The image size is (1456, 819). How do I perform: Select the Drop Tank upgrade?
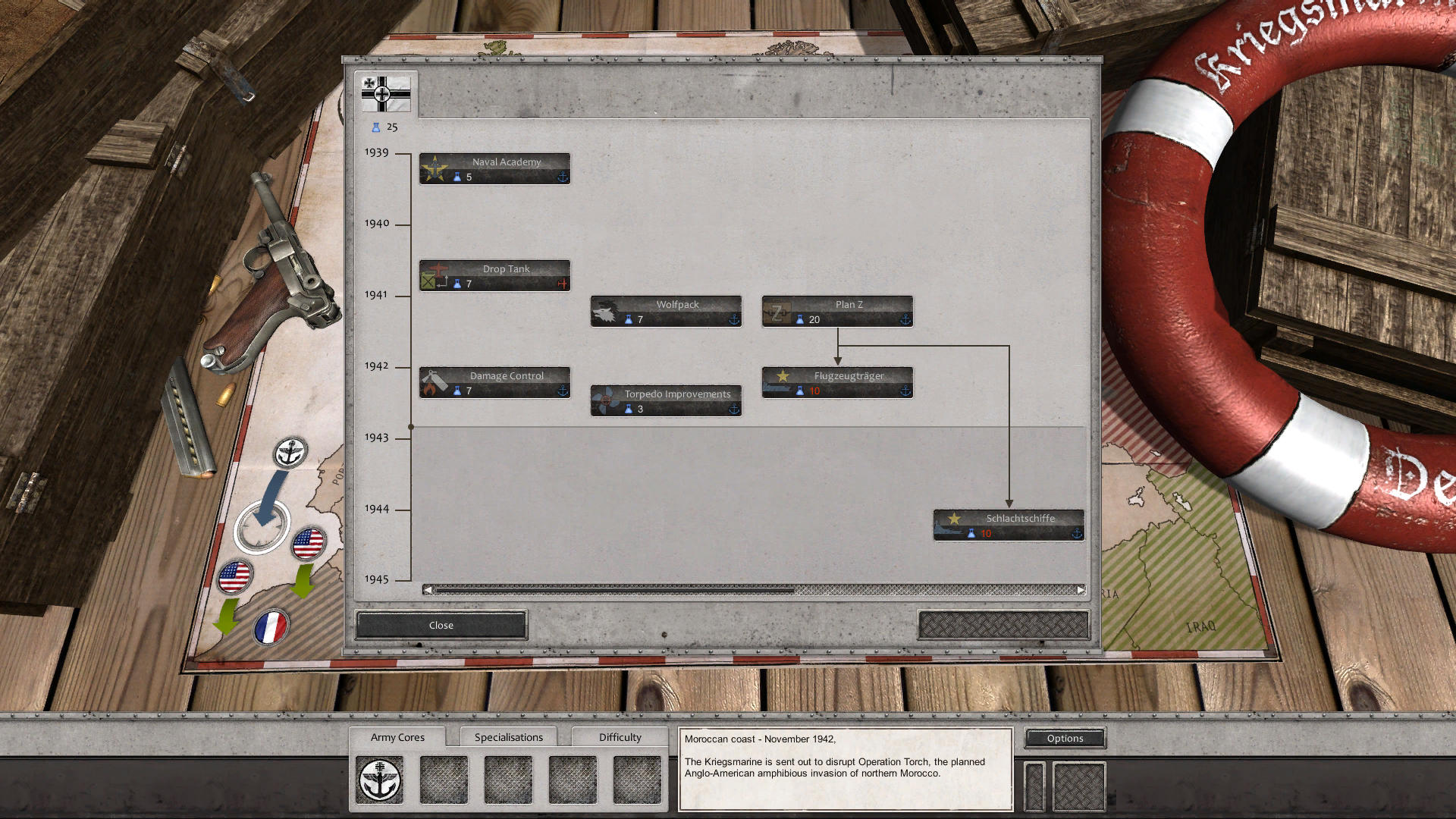(x=494, y=275)
